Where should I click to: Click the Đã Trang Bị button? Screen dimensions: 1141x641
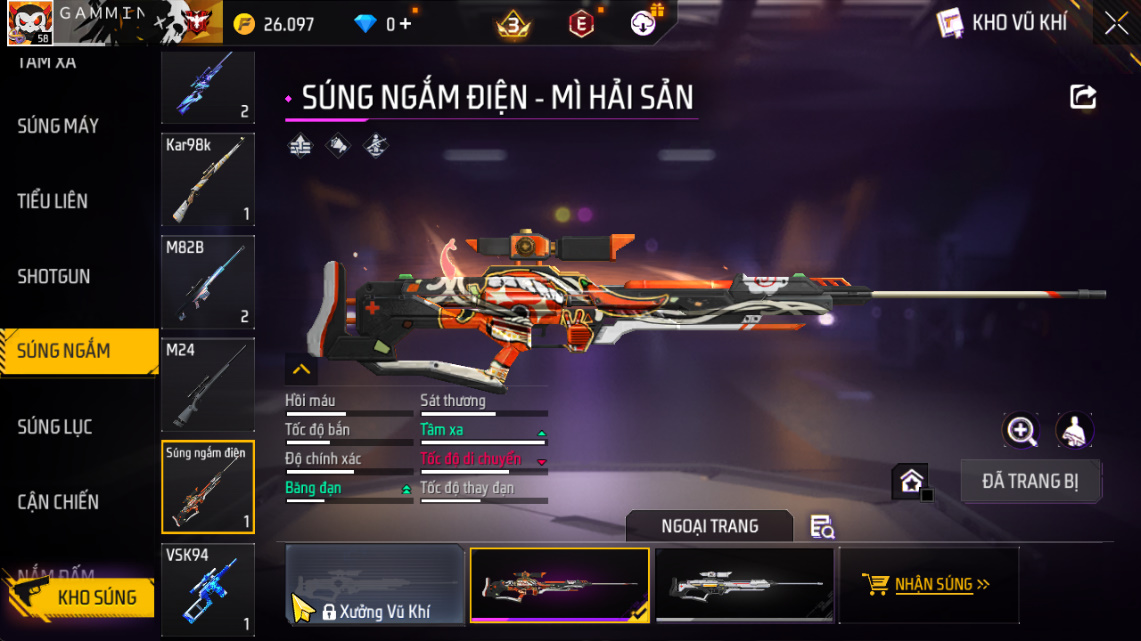click(1030, 481)
